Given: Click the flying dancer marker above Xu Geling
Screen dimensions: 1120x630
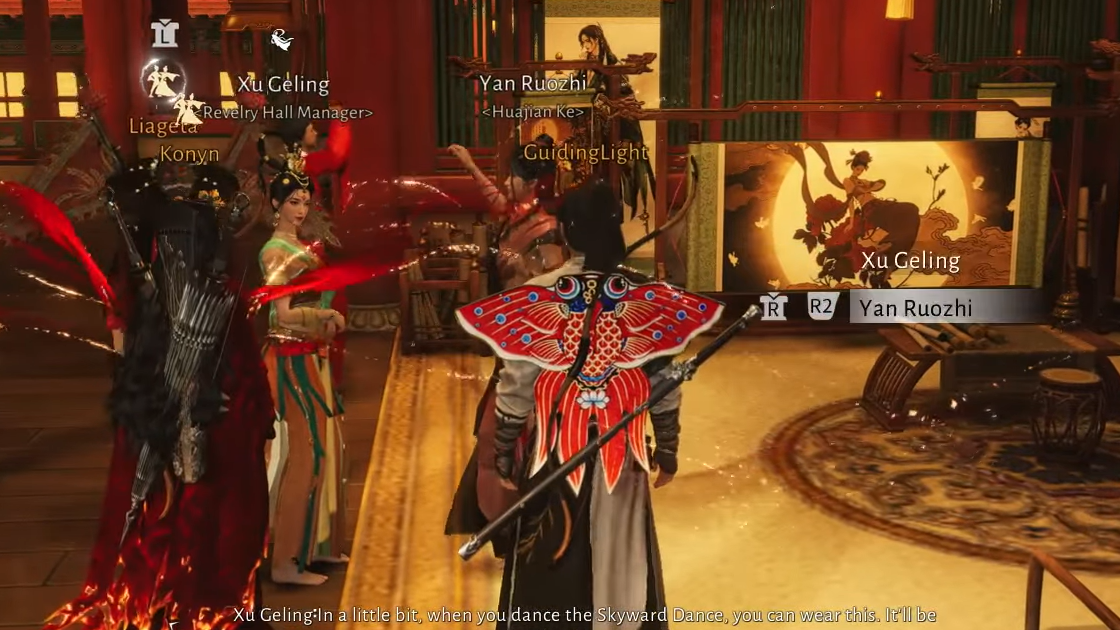Looking at the screenshot, I should tap(282, 40).
